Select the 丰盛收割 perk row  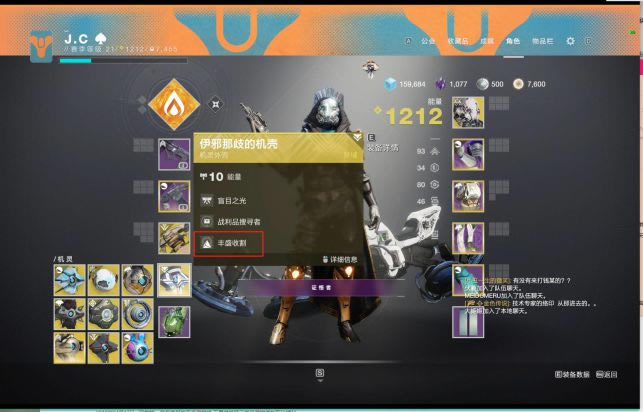tap(229, 243)
